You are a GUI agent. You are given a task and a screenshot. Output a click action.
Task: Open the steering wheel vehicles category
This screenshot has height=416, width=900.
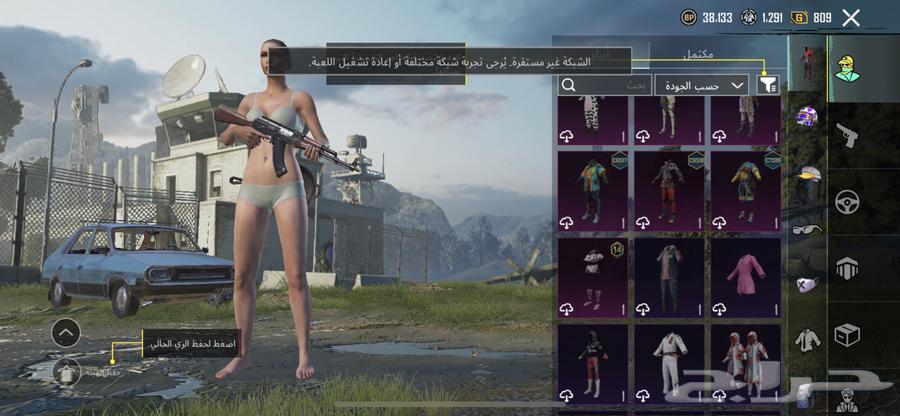(847, 202)
